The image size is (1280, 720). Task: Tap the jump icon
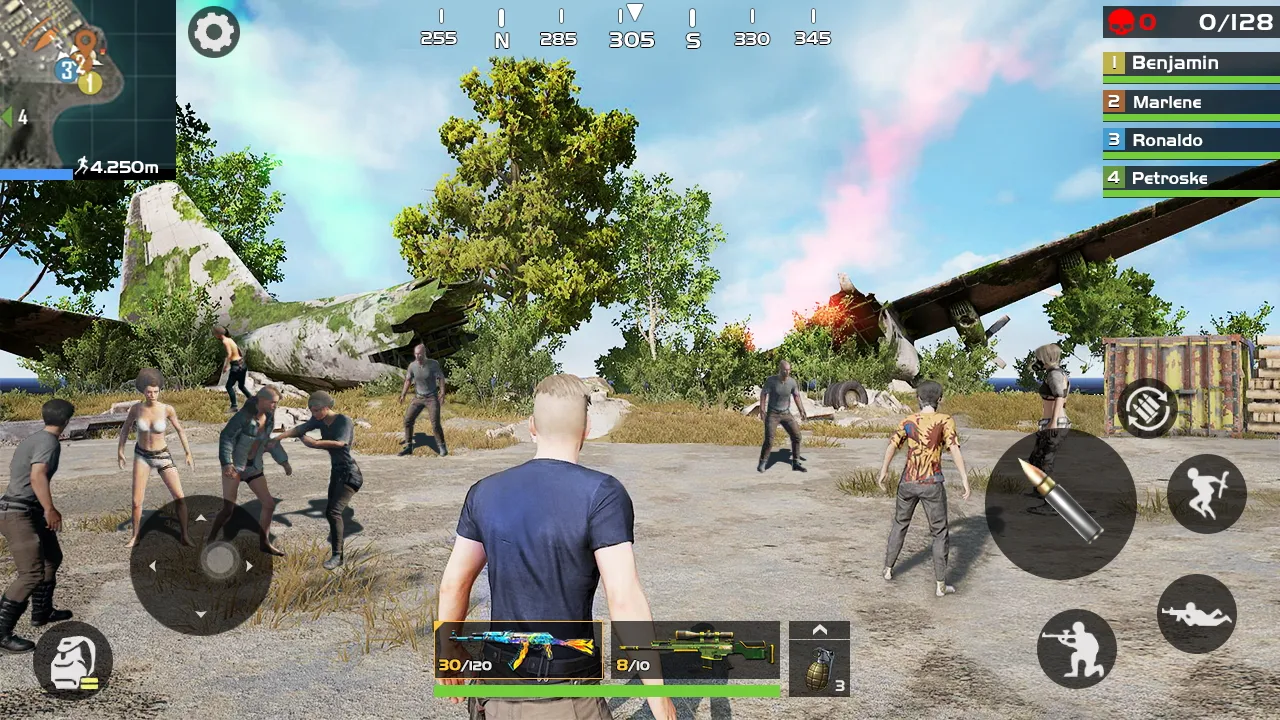pyautogui.click(x=1206, y=494)
